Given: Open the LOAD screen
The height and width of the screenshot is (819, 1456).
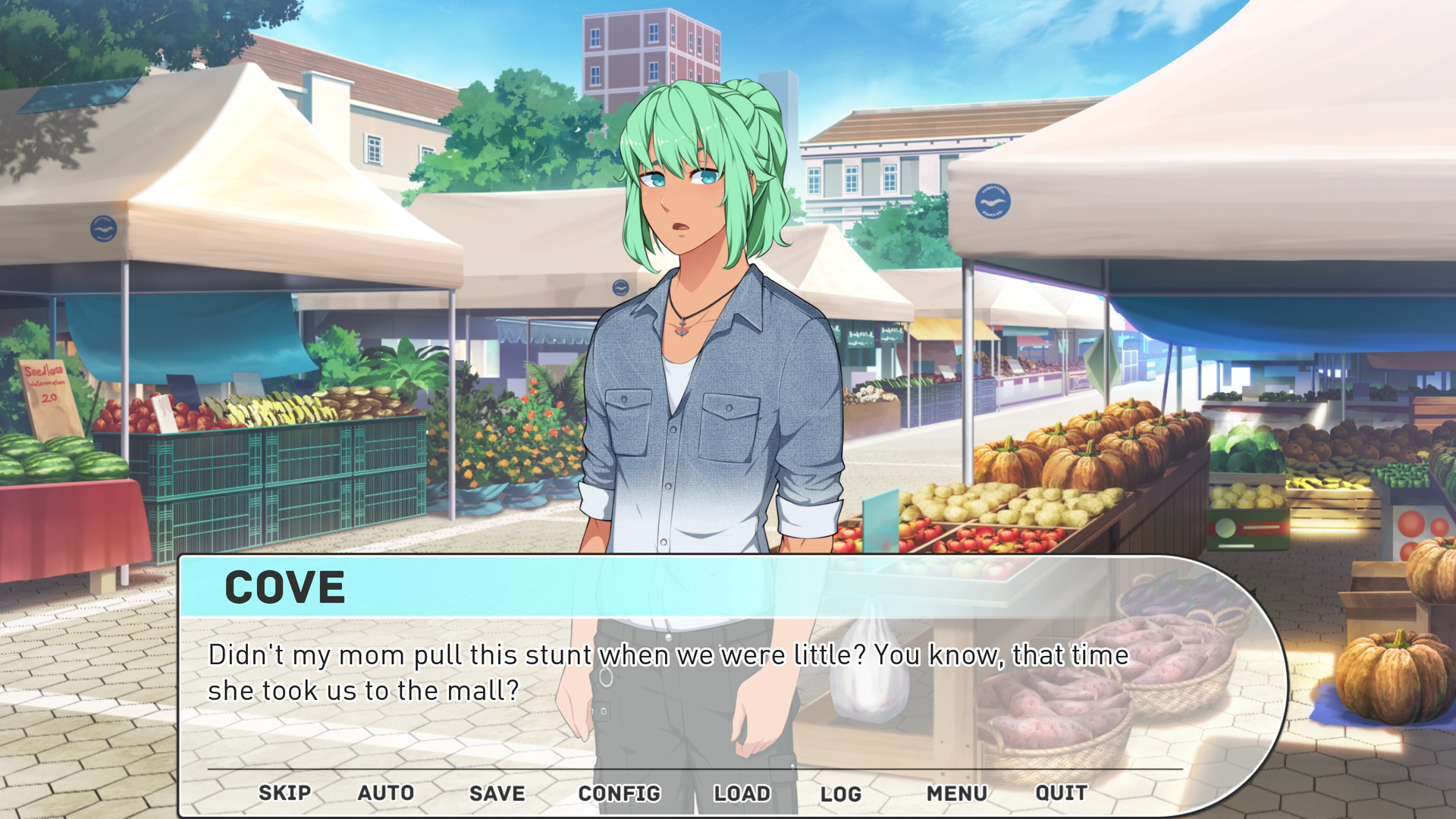Looking at the screenshot, I should point(742,793).
